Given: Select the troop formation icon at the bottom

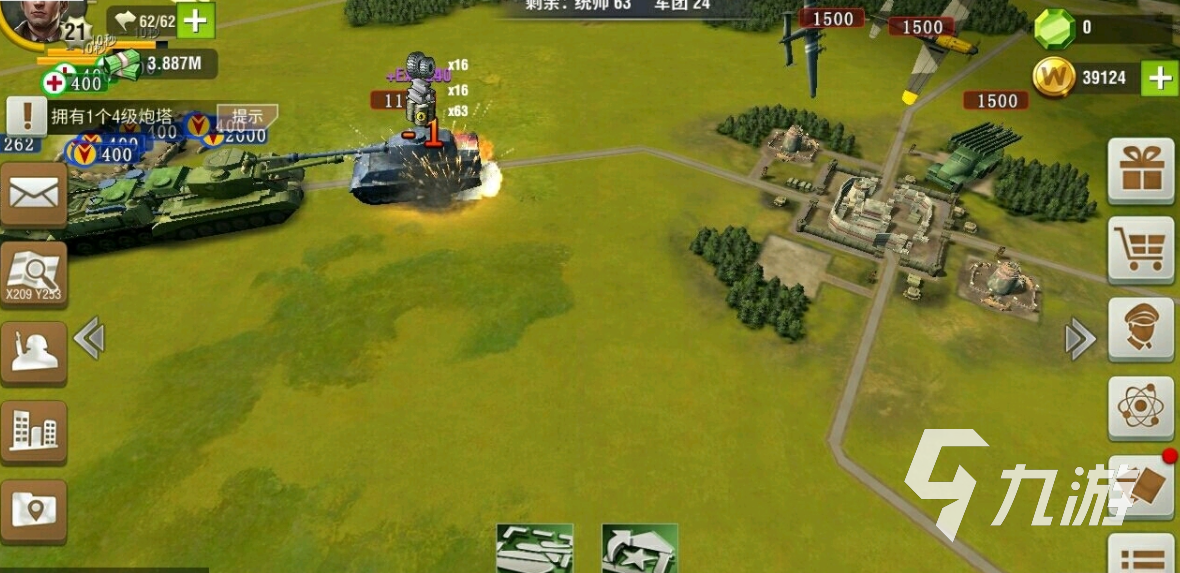Looking at the screenshot, I should click(535, 549).
